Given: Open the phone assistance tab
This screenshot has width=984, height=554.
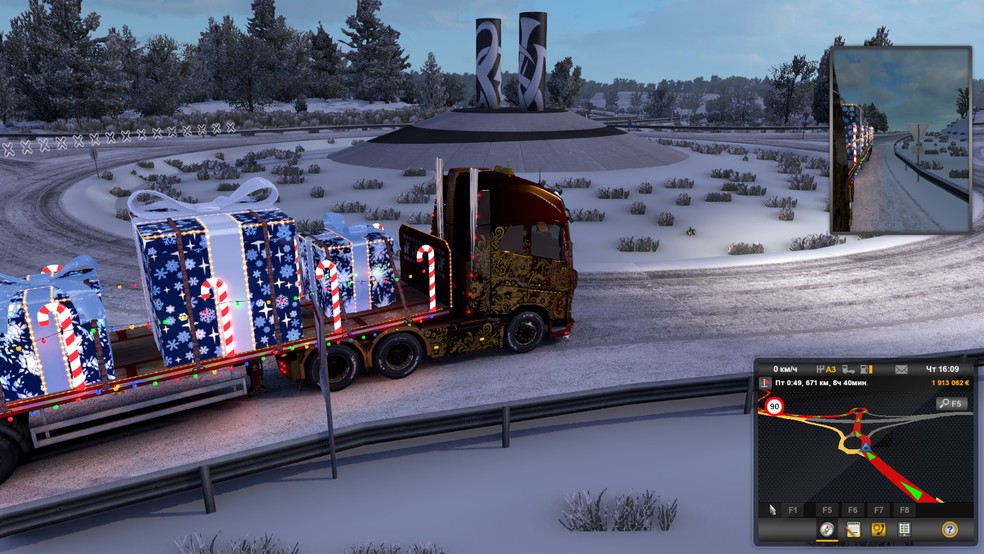Looking at the screenshot, I should pos(879,529).
